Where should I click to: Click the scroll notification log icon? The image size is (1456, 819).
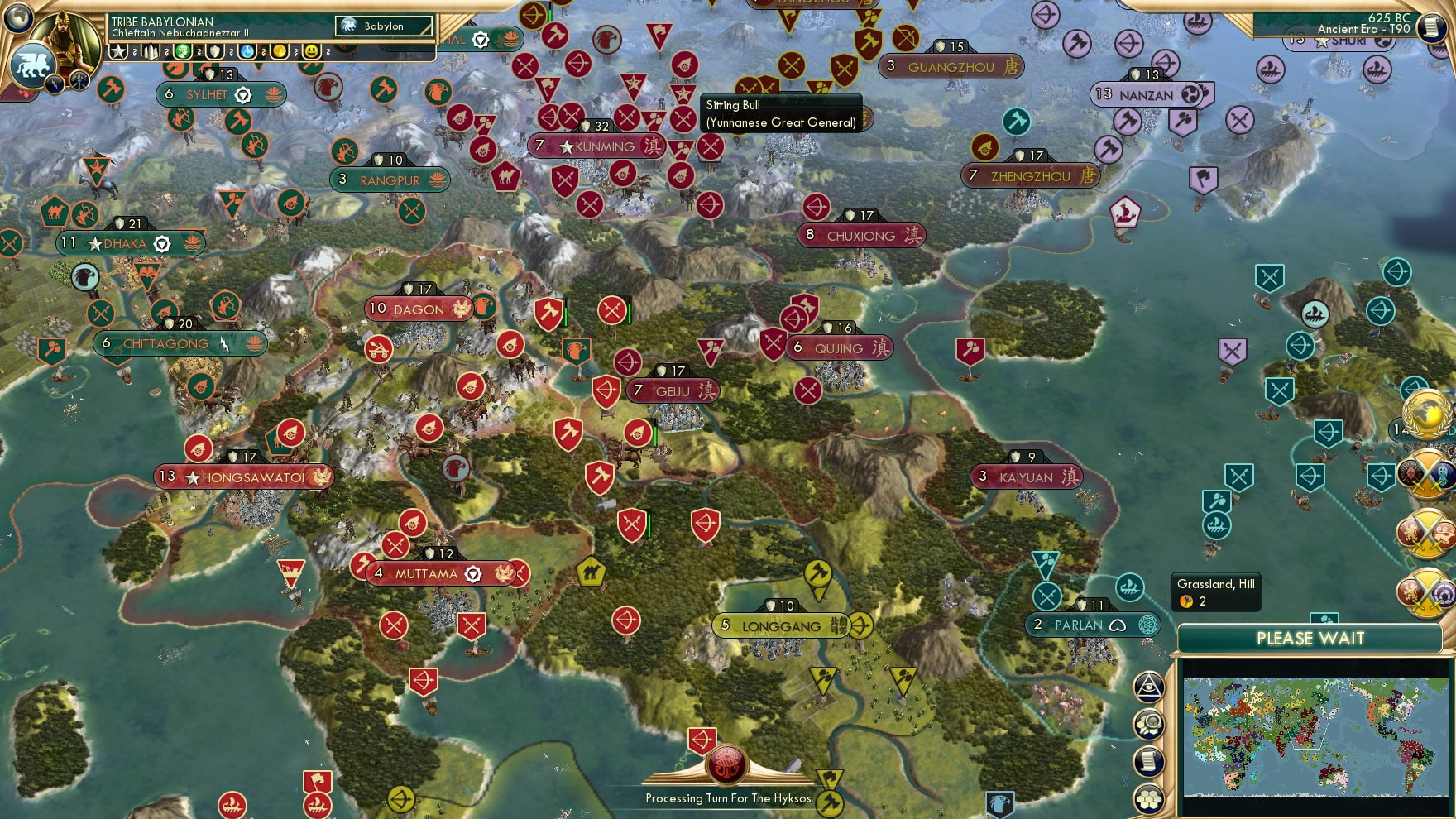(x=1149, y=760)
